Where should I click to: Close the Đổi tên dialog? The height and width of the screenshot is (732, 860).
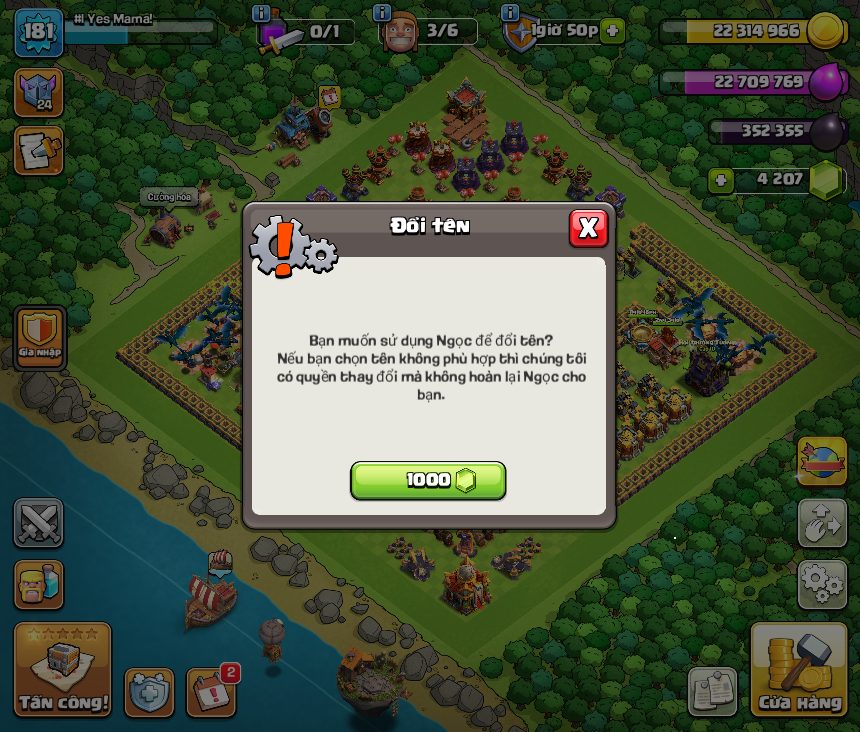tap(588, 228)
